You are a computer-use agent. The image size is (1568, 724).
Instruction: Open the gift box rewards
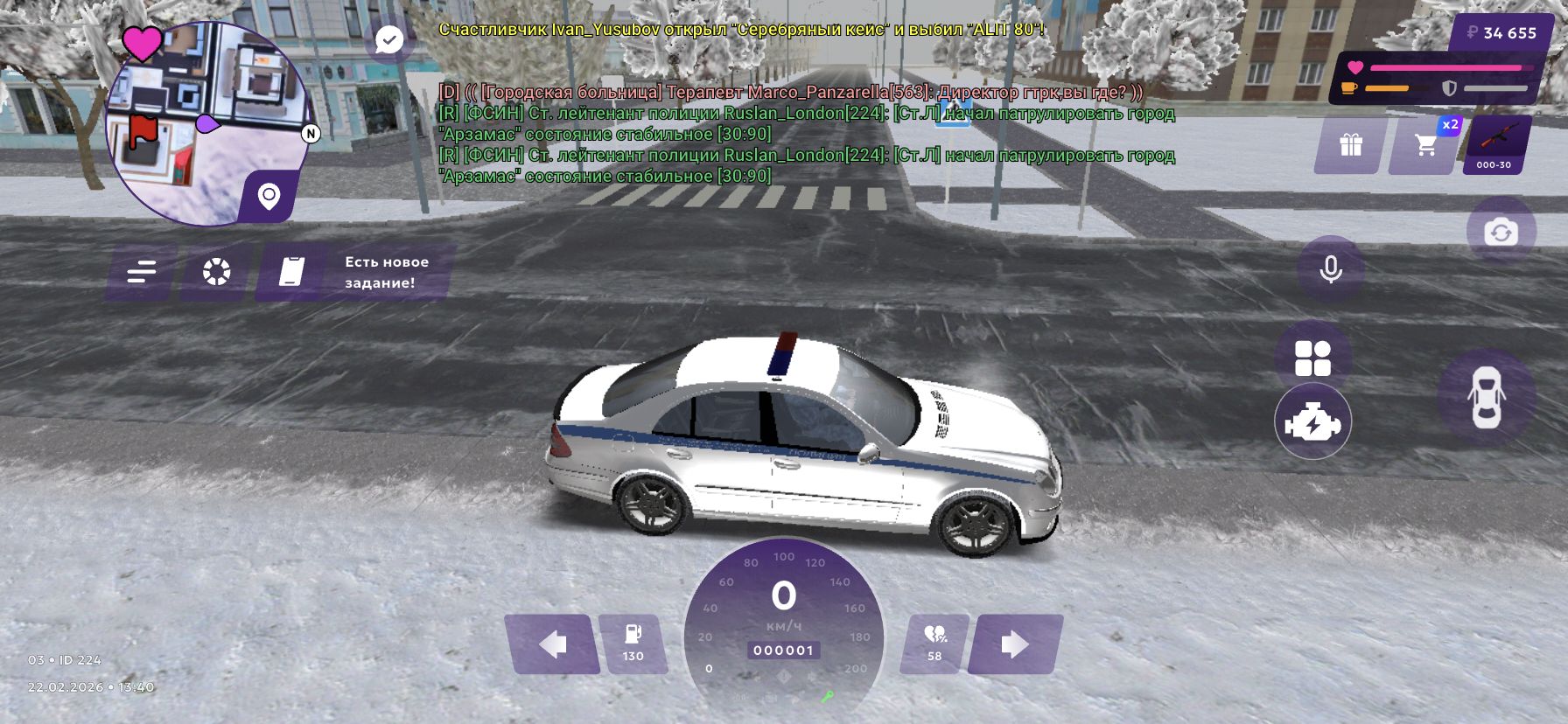pos(1350,145)
